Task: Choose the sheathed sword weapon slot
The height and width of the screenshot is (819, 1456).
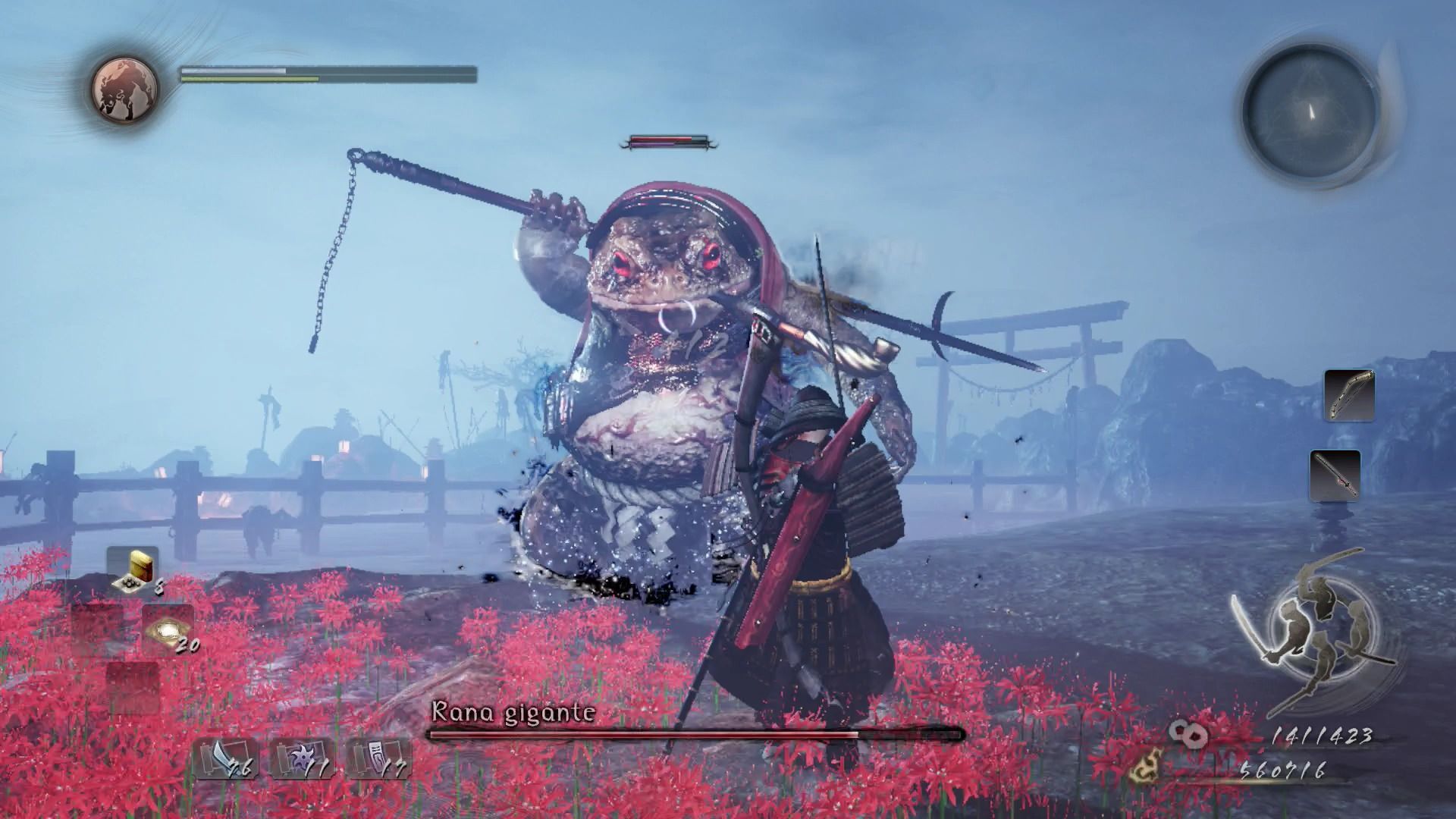Action: 1335,475
